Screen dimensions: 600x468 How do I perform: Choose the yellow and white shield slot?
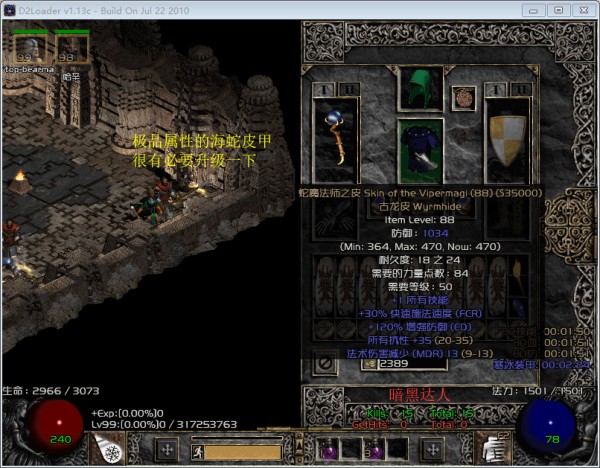(507, 141)
